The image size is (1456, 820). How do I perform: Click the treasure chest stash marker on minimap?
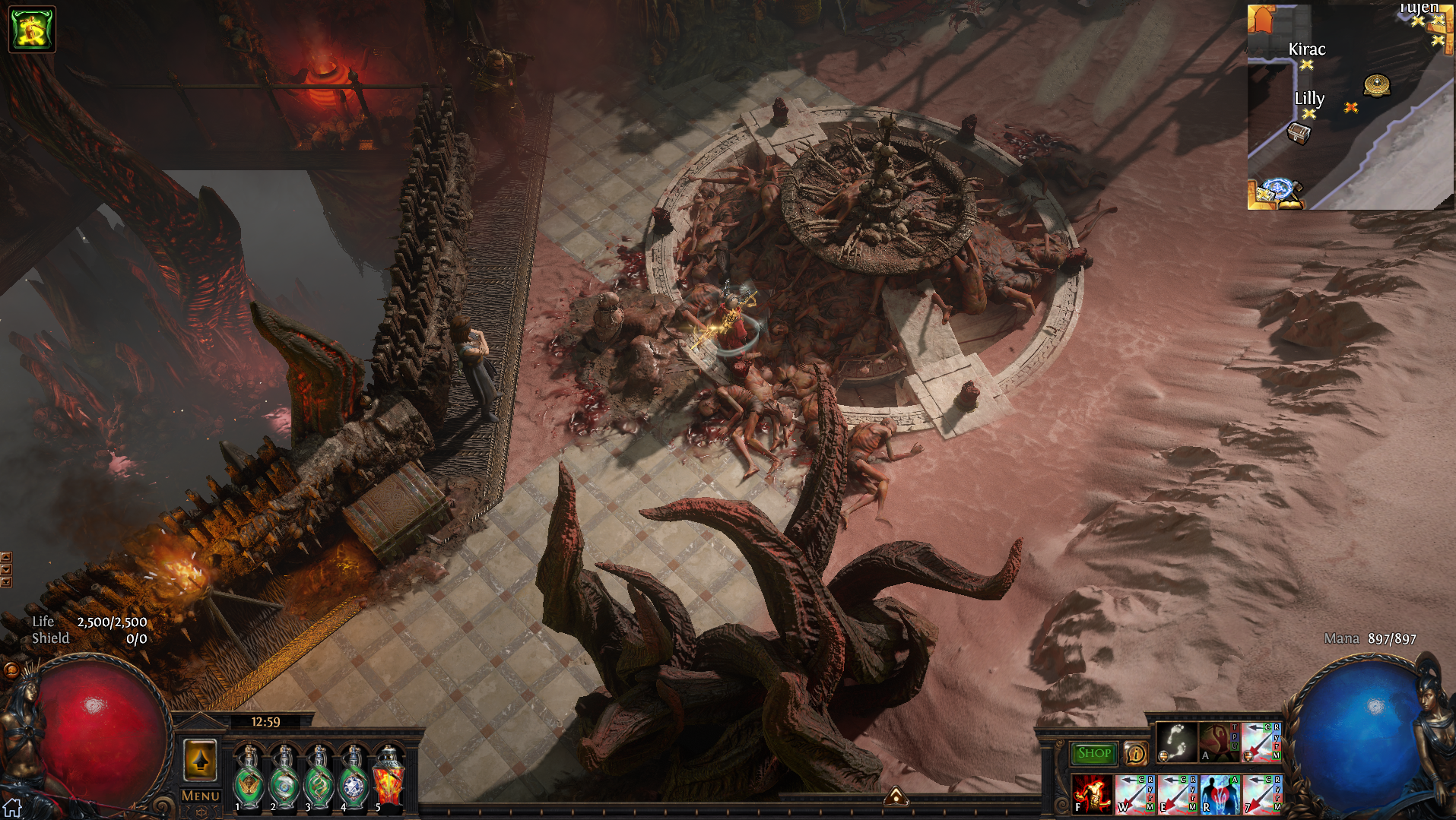[1299, 134]
